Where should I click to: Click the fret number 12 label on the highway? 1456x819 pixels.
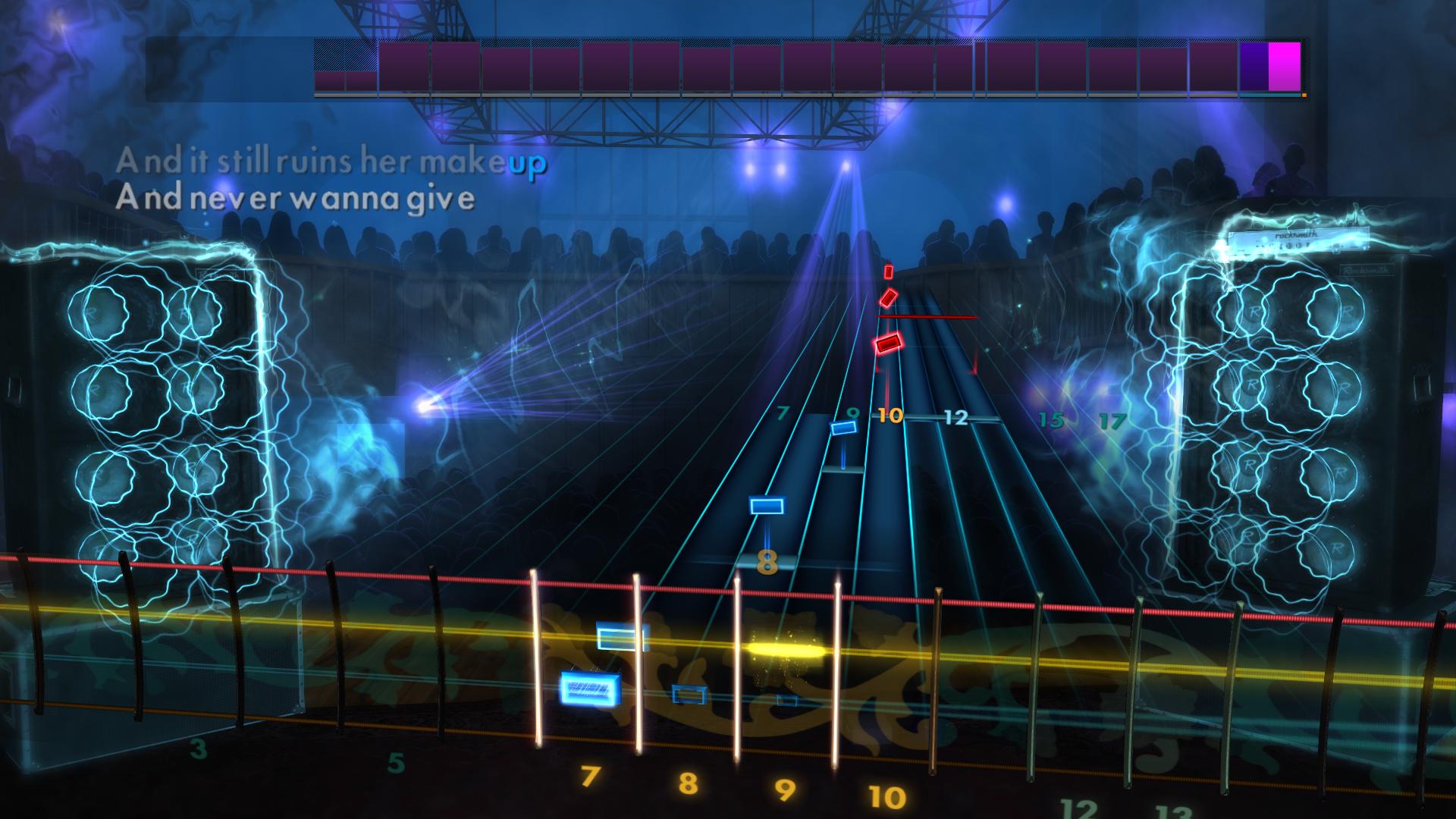[957, 416]
